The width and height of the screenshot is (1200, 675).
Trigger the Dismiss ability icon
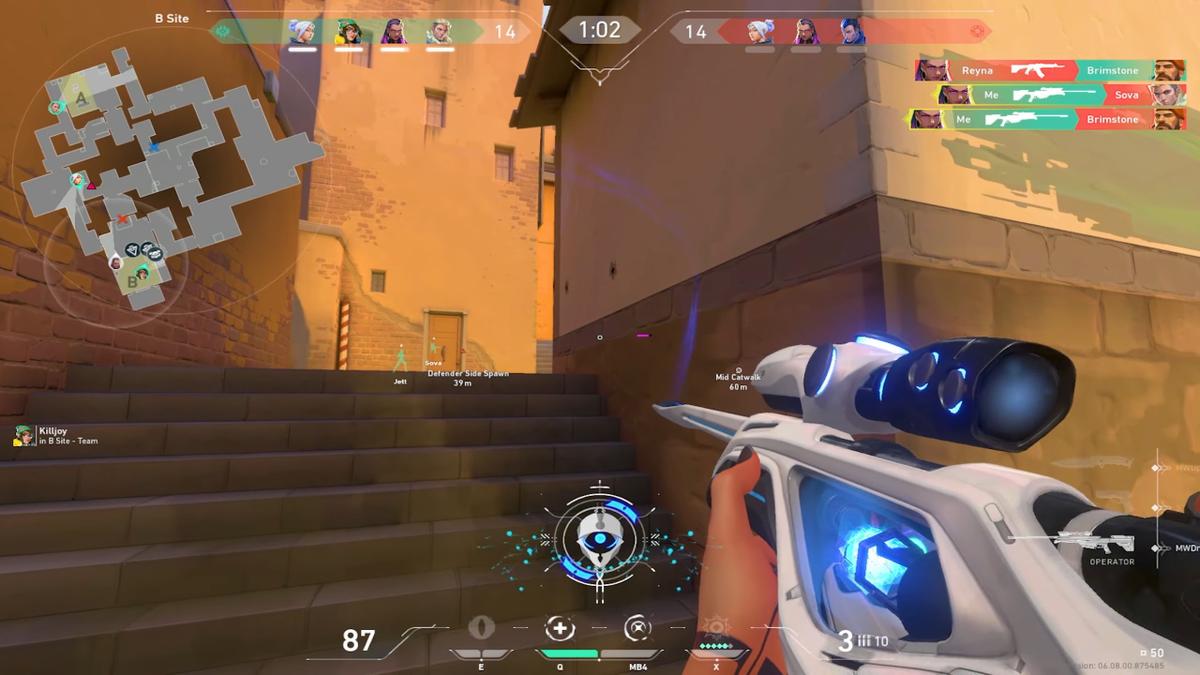click(x=637, y=629)
